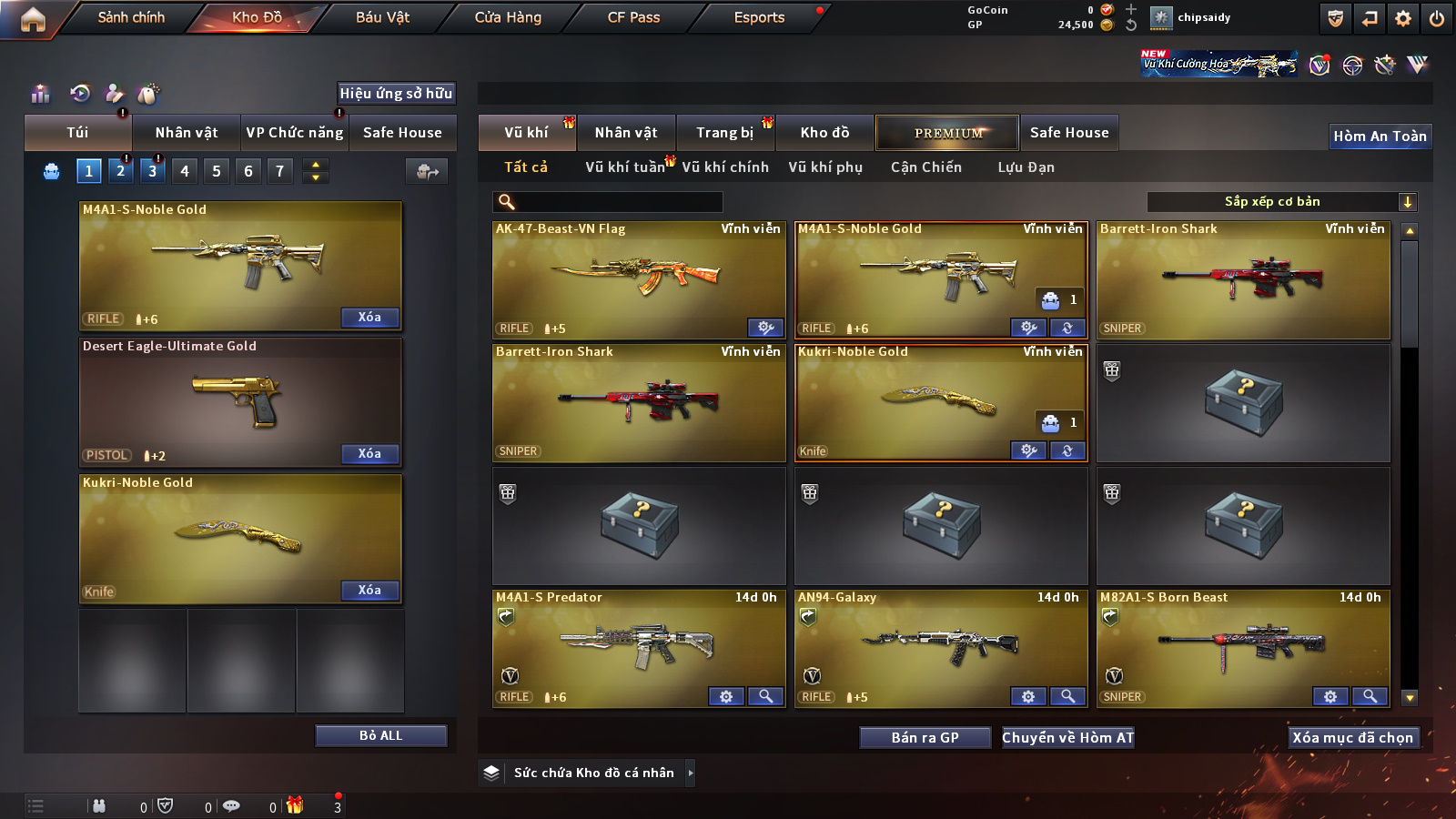Image resolution: width=1456 pixels, height=819 pixels.
Task: Select the Vũ khí chính filter
Action: point(725,167)
